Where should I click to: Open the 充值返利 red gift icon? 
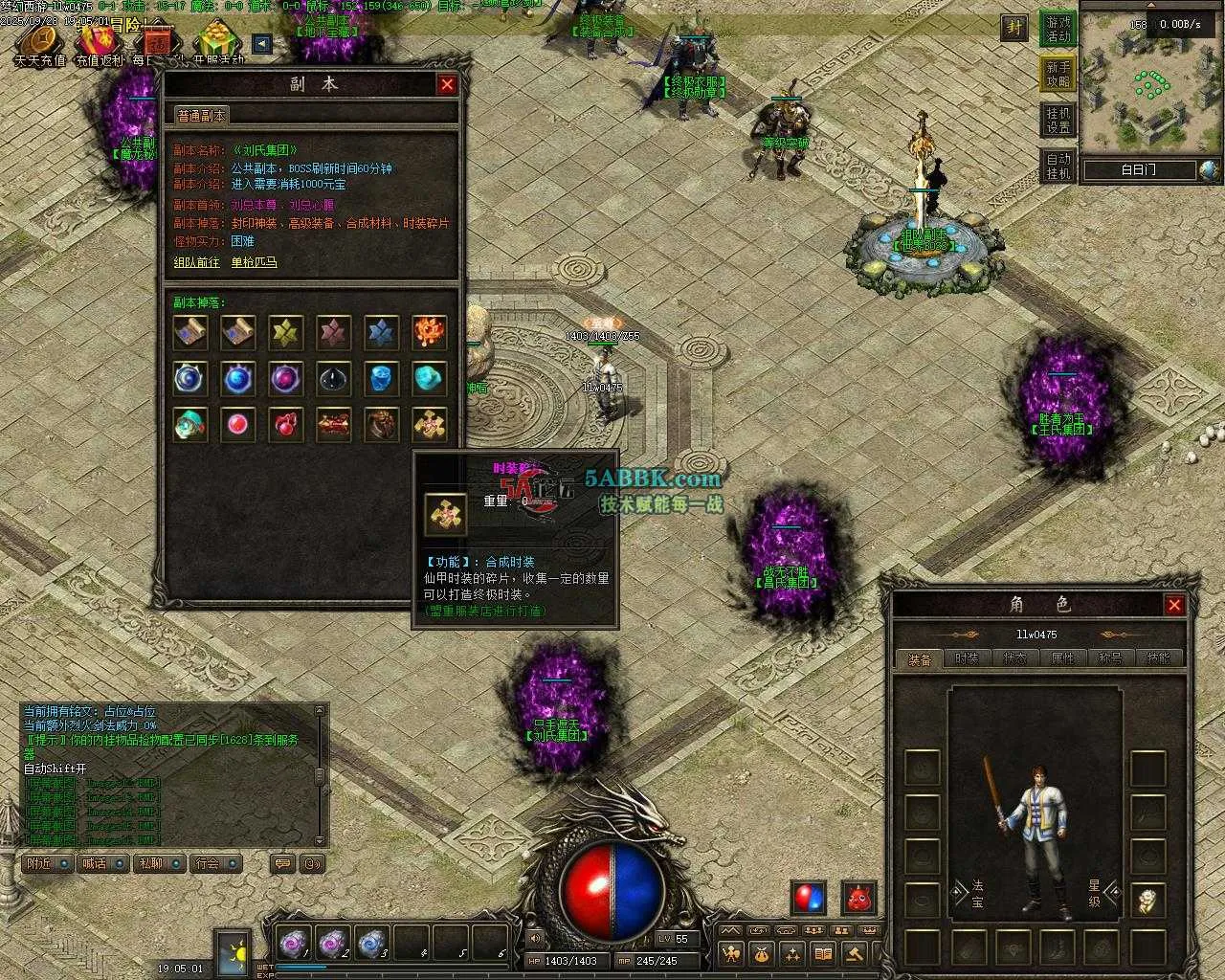tap(99, 42)
